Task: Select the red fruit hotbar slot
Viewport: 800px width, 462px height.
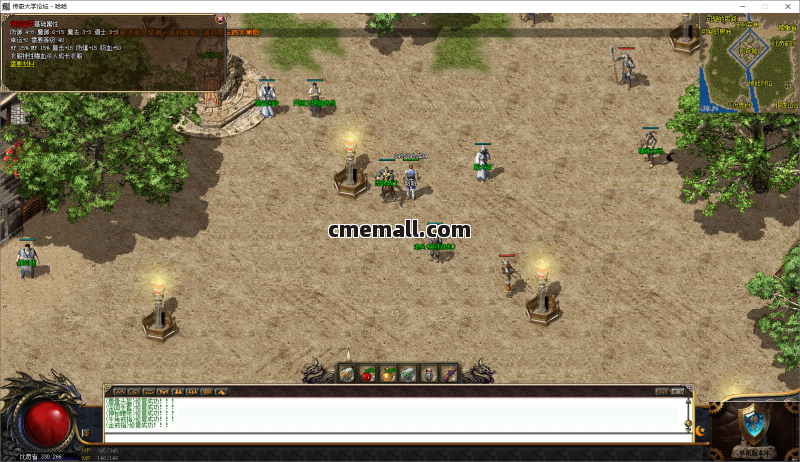Action: coord(367,374)
